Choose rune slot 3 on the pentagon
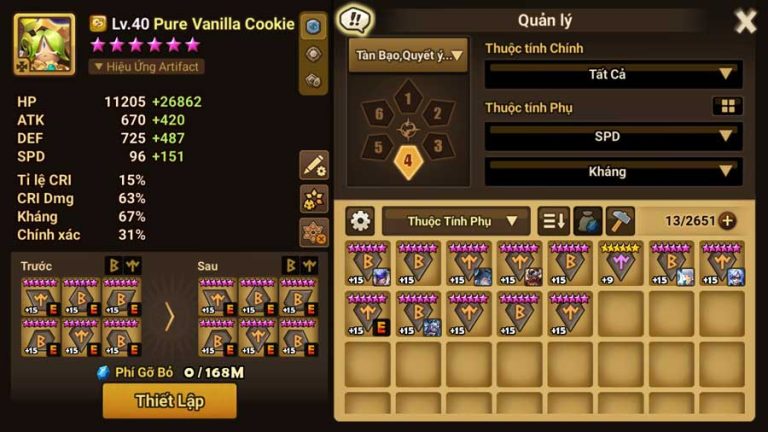Screen dimensions: 768x432 434,146
